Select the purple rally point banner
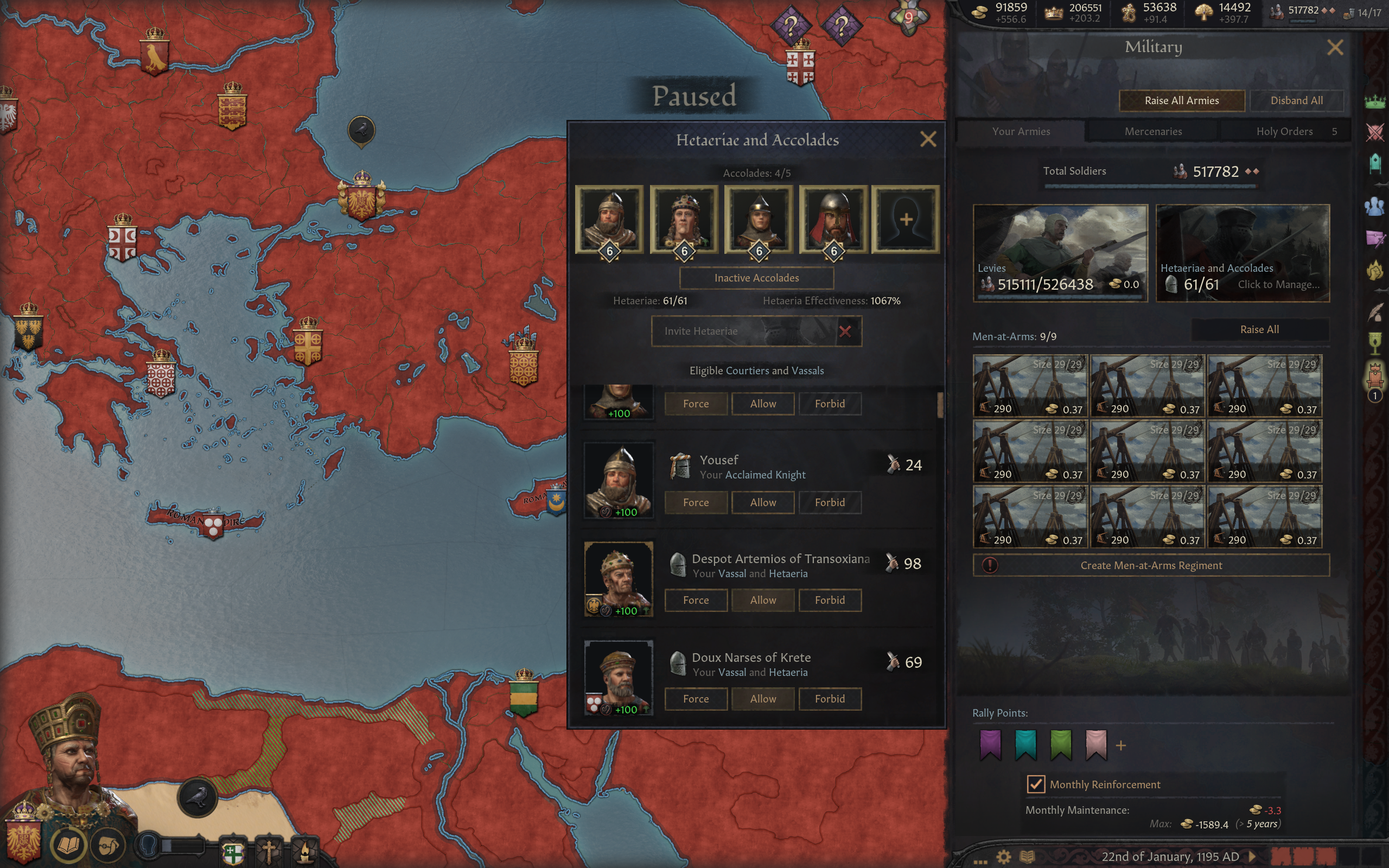Viewport: 1389px width, 868px height. point(991,744)
